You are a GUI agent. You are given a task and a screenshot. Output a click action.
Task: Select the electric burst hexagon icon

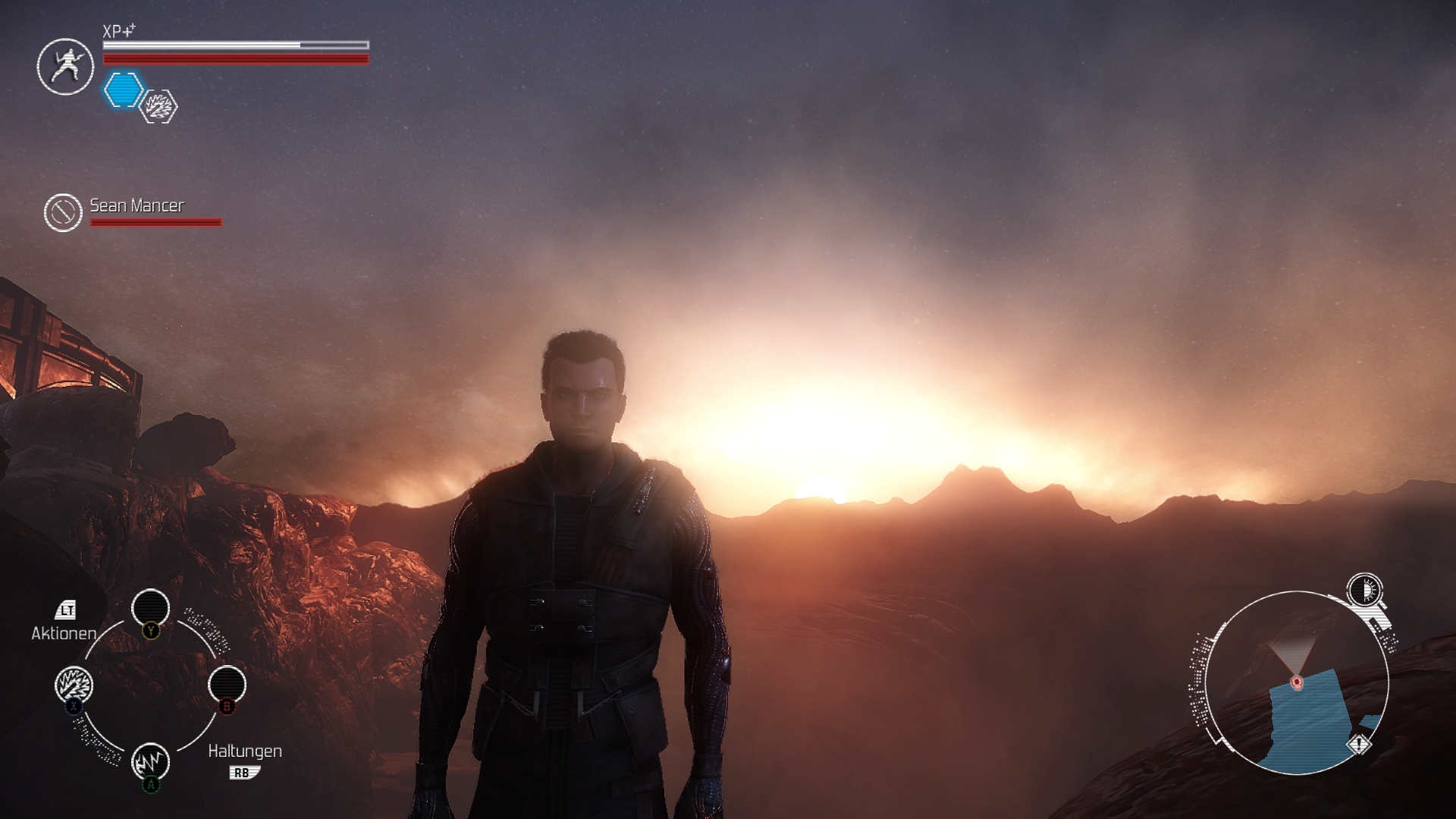159,106
